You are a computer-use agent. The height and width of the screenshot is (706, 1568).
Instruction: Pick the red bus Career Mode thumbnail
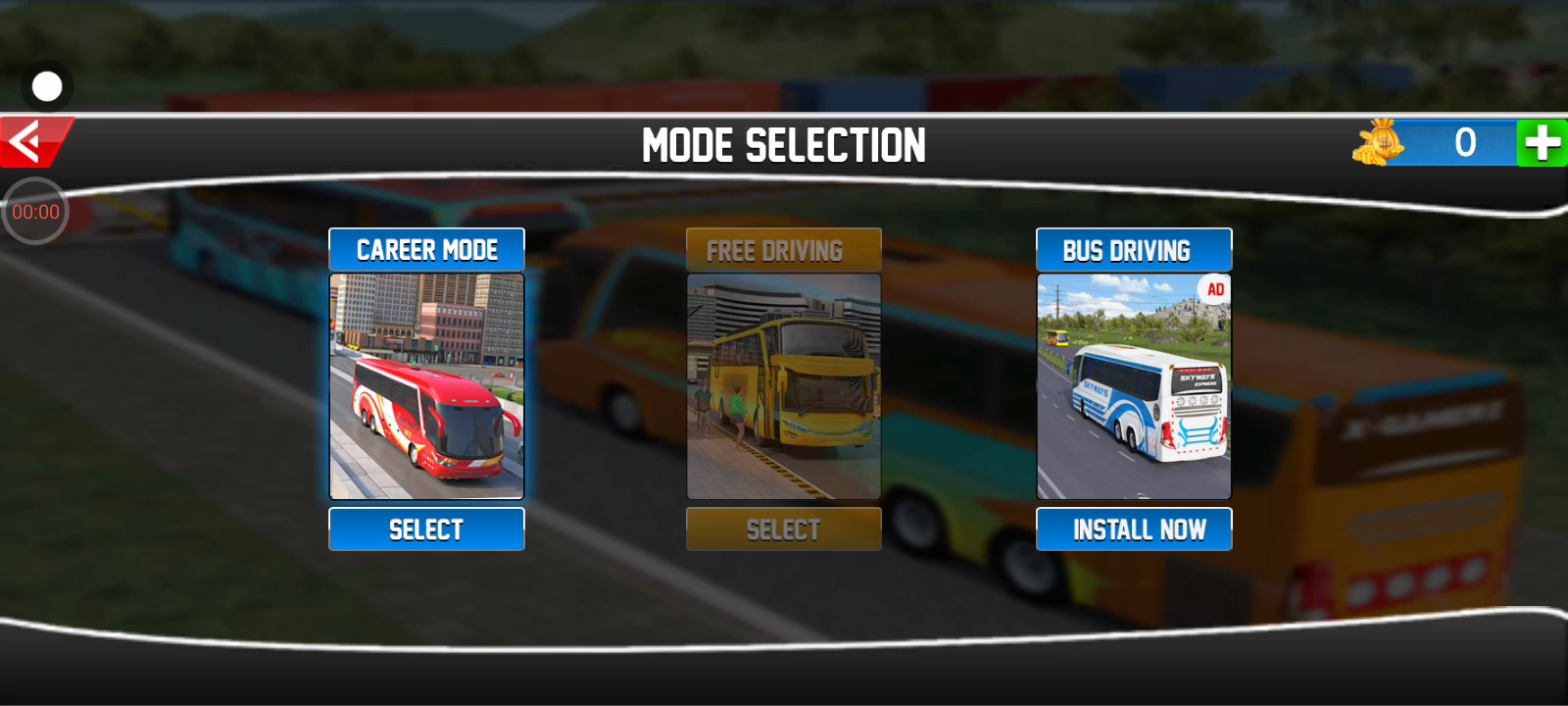(x=426, y=386)
